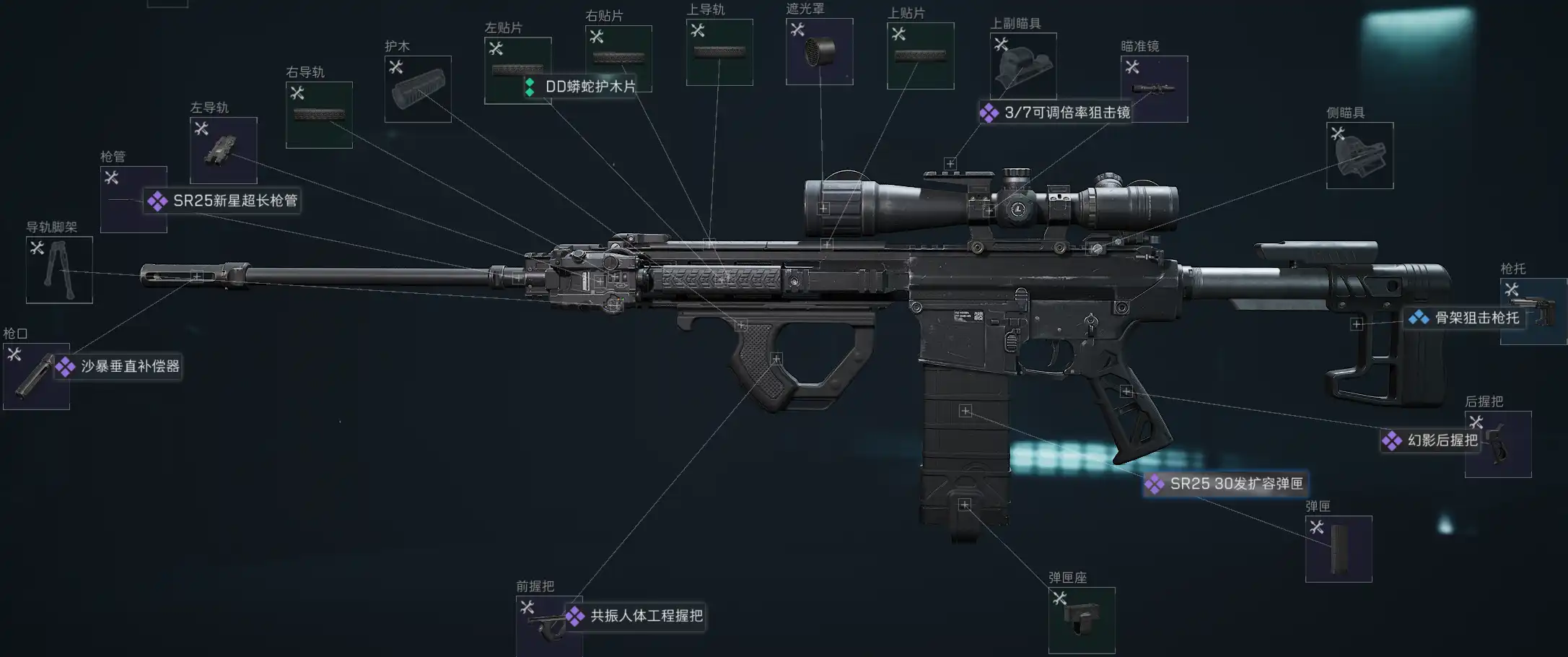1568x657 pixels.
Task: Select the 瞄准镜 scope slot
Action: (x=1154, y=89)
